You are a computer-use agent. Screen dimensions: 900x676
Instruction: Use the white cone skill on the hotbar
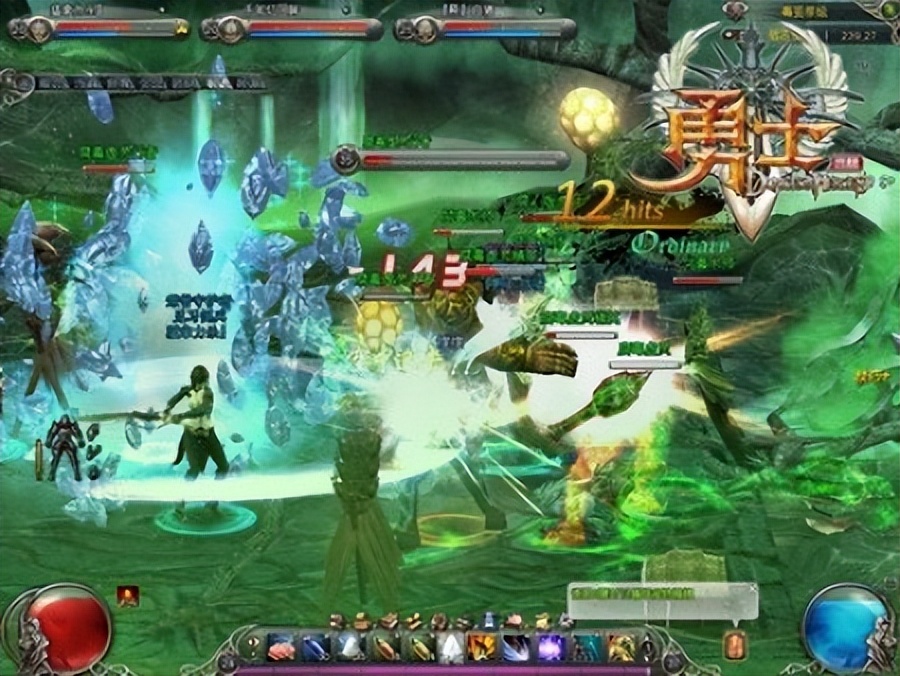[x=452, y=648]
